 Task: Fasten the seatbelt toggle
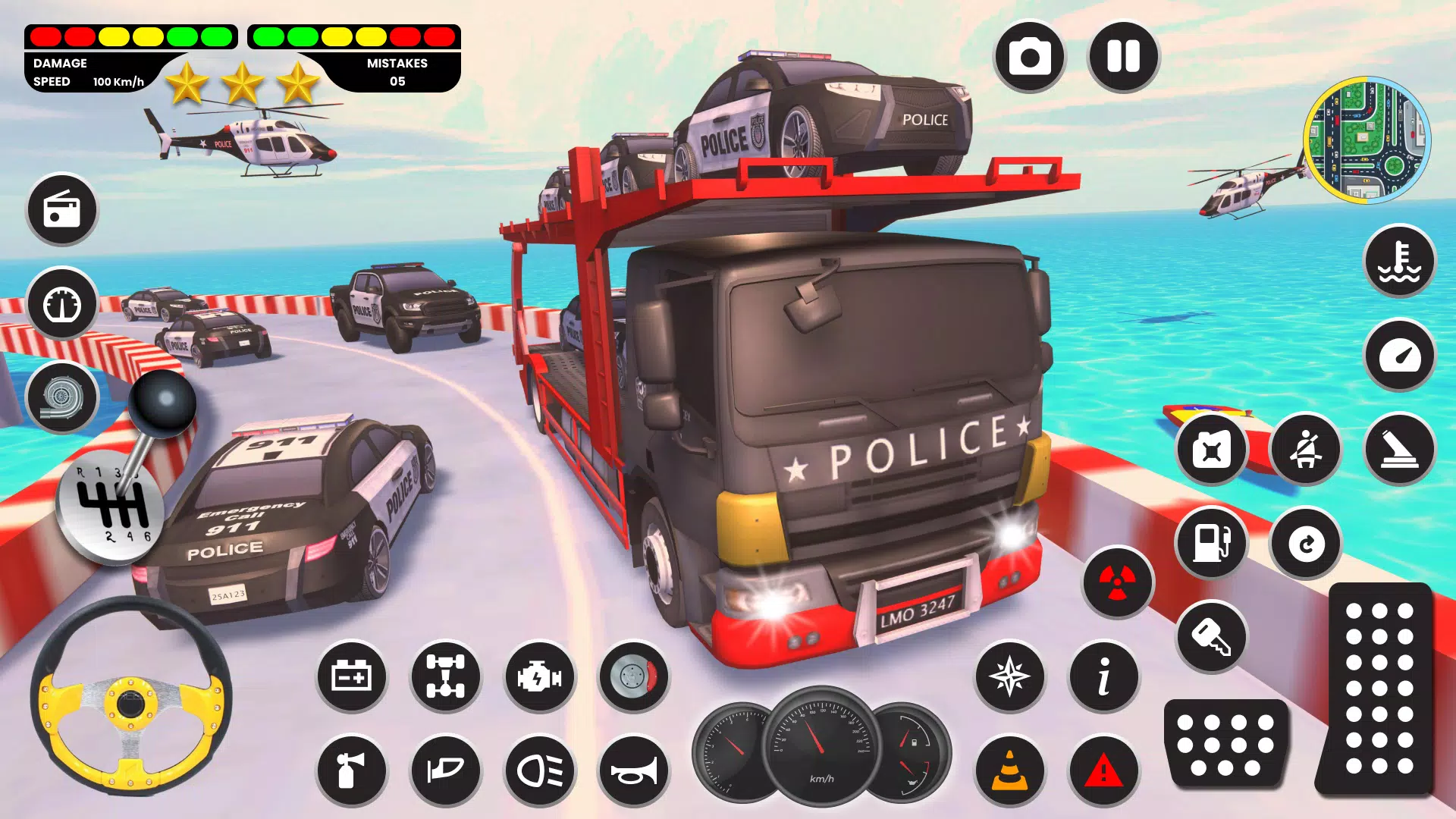pos(1305,450)
